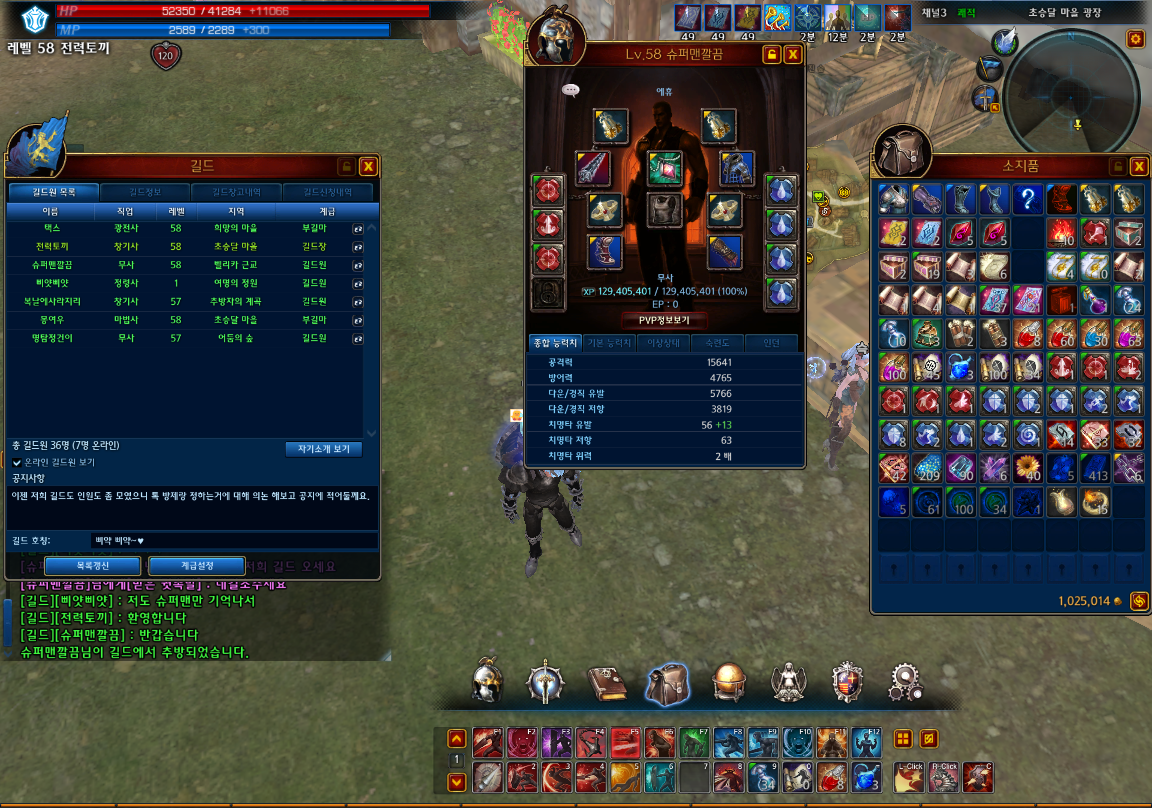
Task: Switch to the 기본 능력치 stats tab
Action: [608, 343]
